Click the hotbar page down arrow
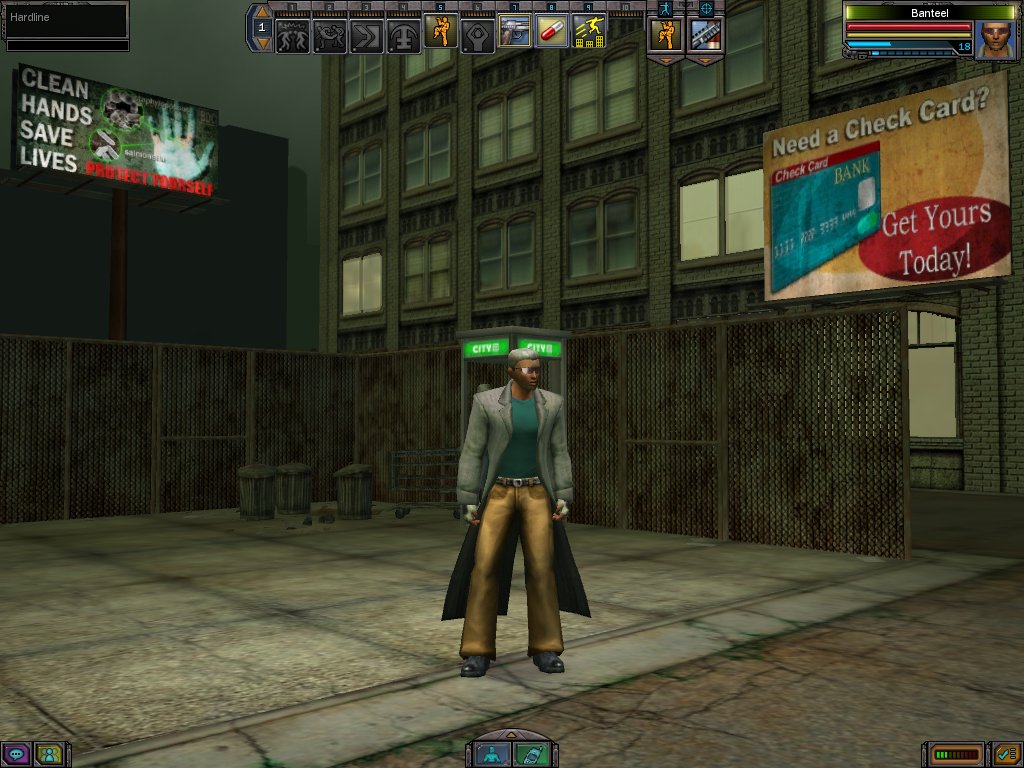 (x=262, y=43)
